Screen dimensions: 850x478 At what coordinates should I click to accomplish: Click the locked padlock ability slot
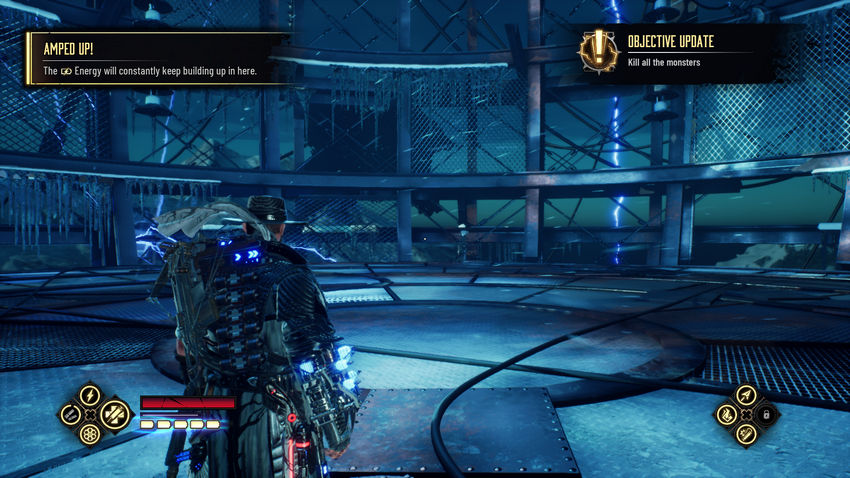[x=766, y=414]
